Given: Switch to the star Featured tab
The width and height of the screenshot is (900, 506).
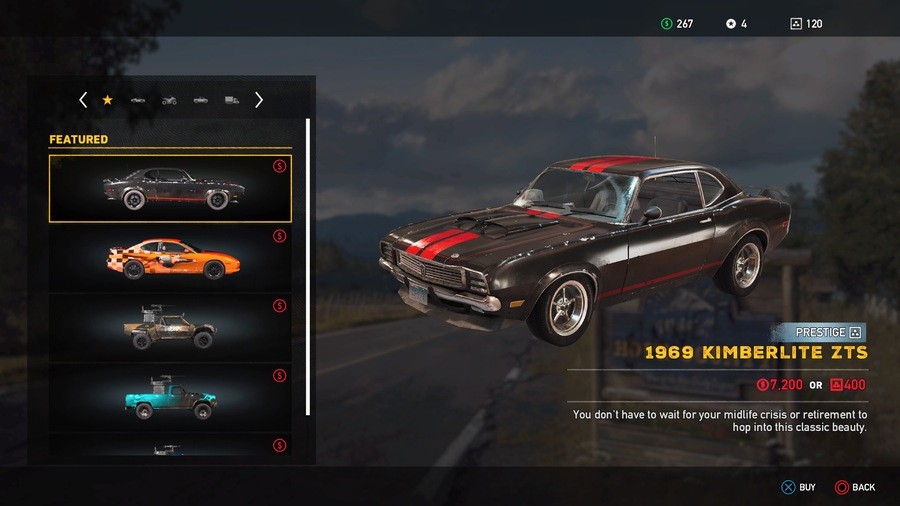Looking at the screenshot, I should (107, 100).
